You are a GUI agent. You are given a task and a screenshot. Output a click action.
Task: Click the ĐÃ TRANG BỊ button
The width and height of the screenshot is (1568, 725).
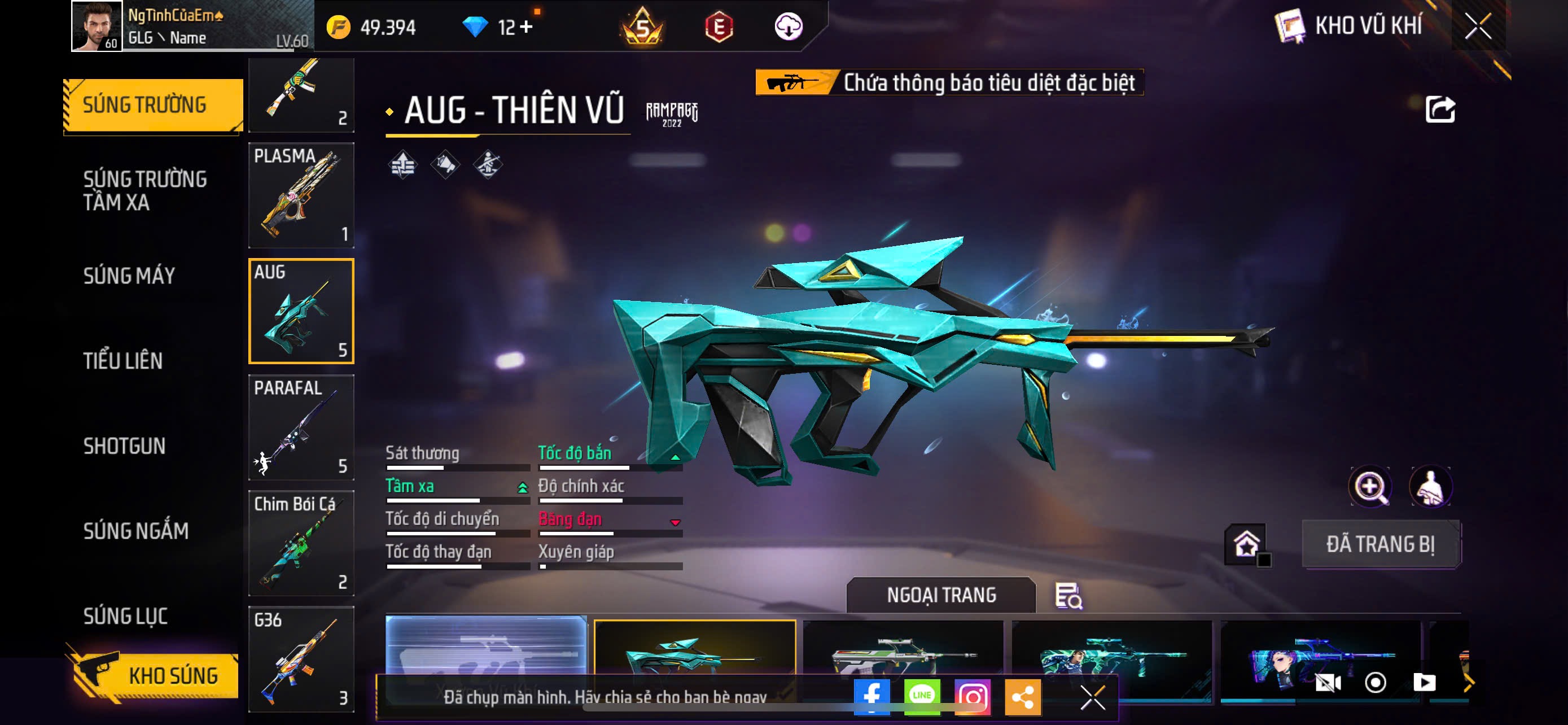pos(1380,544)
